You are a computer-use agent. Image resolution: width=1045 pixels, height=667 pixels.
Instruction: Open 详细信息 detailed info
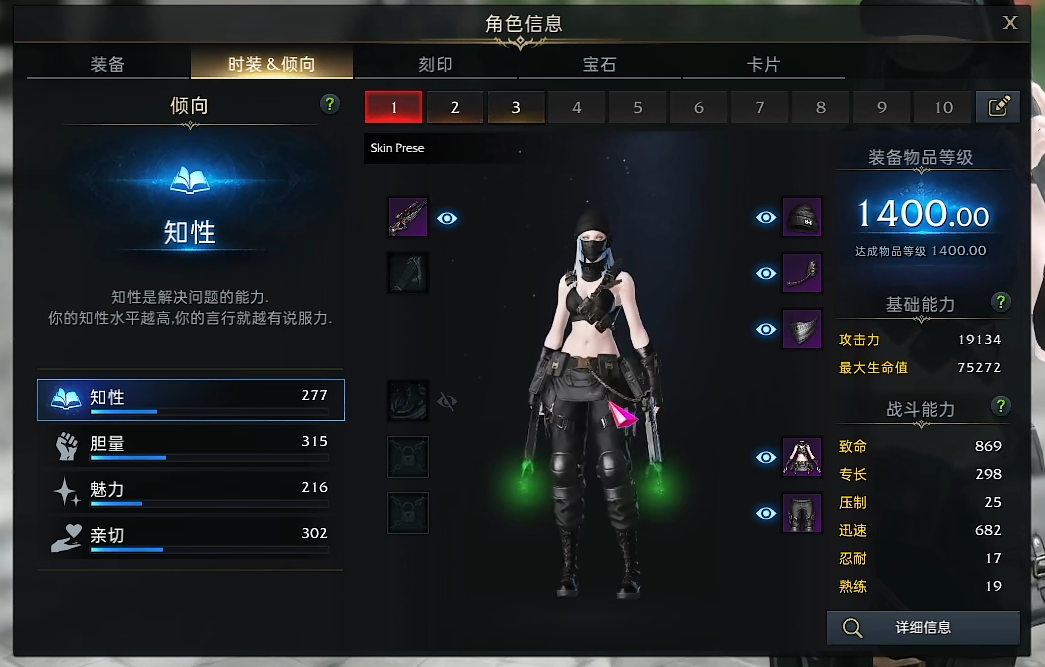(x=922, y=628)
